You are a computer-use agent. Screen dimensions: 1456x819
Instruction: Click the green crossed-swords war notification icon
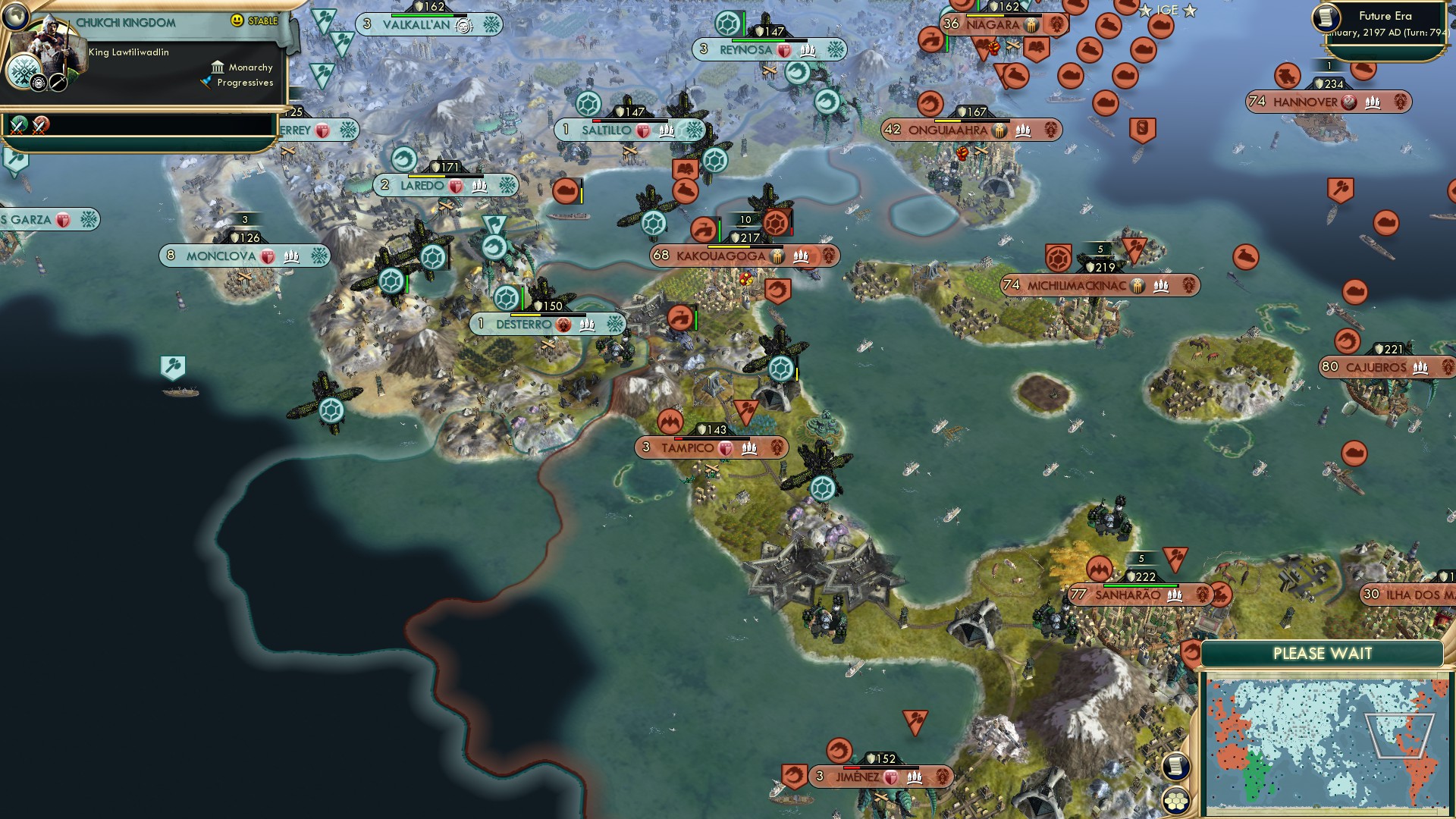pos(17,125)
